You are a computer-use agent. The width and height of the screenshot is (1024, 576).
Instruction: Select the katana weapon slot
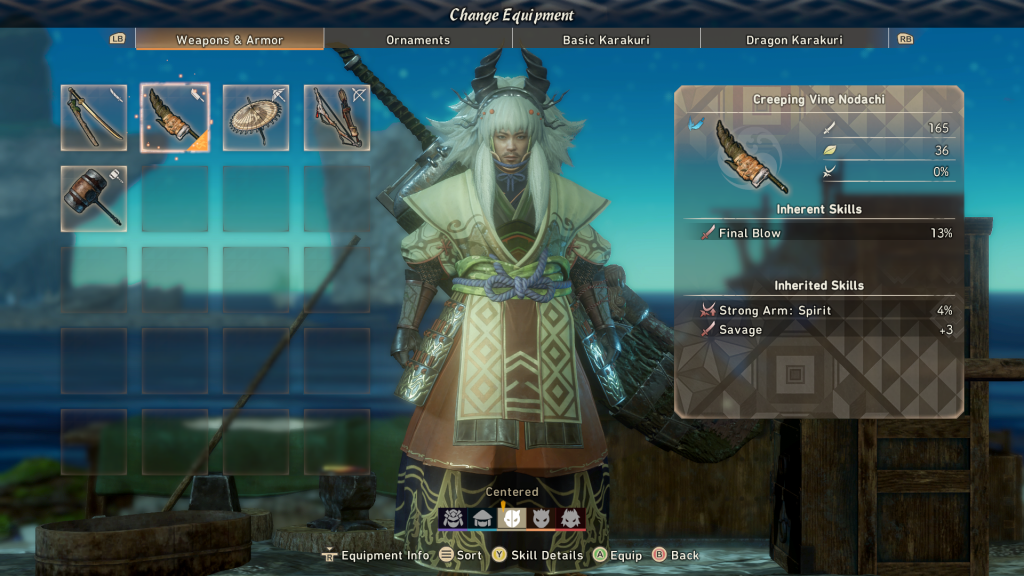tap(94, 117)
